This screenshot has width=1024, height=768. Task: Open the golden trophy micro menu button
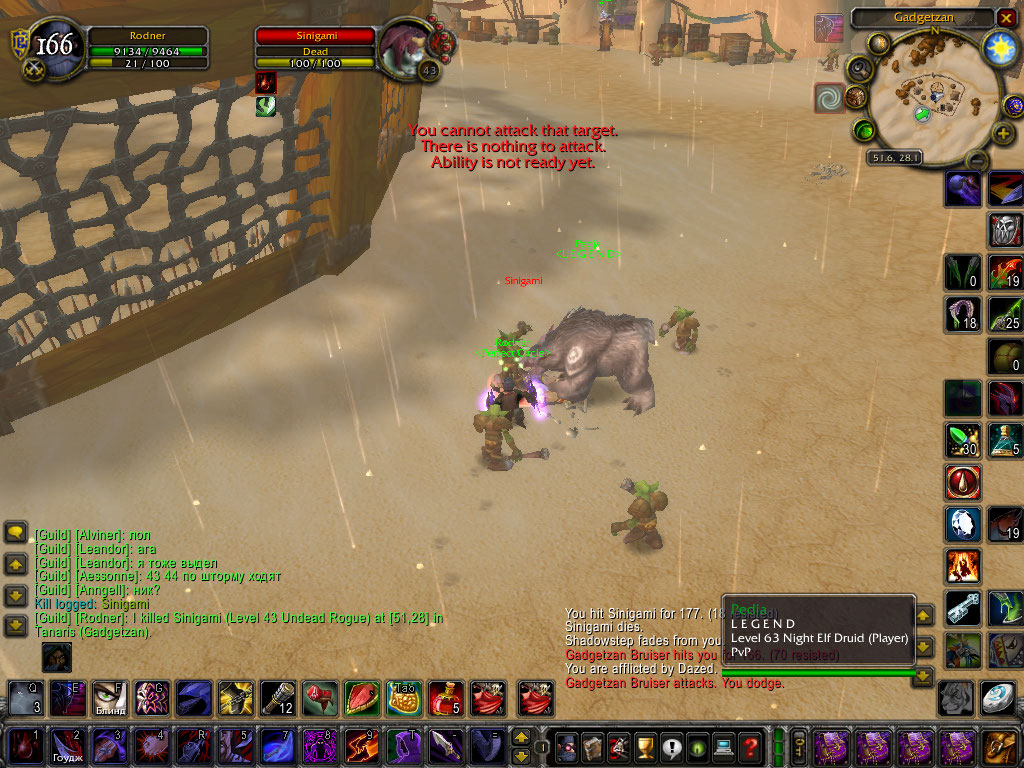tap(645, 746)
